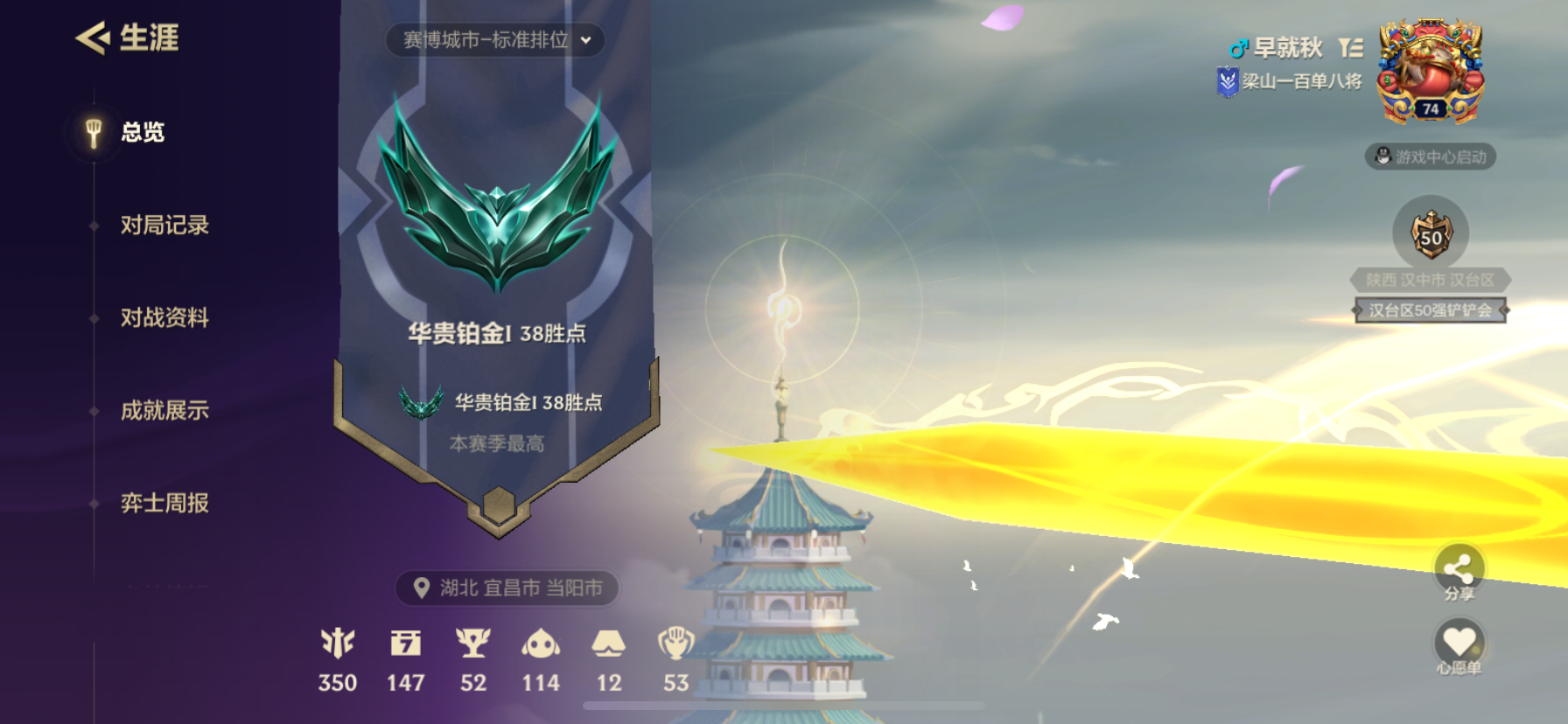Screen dimensions: 1568x724
Task: Tap the trophy stat showing 52
Action: [473, 659]
